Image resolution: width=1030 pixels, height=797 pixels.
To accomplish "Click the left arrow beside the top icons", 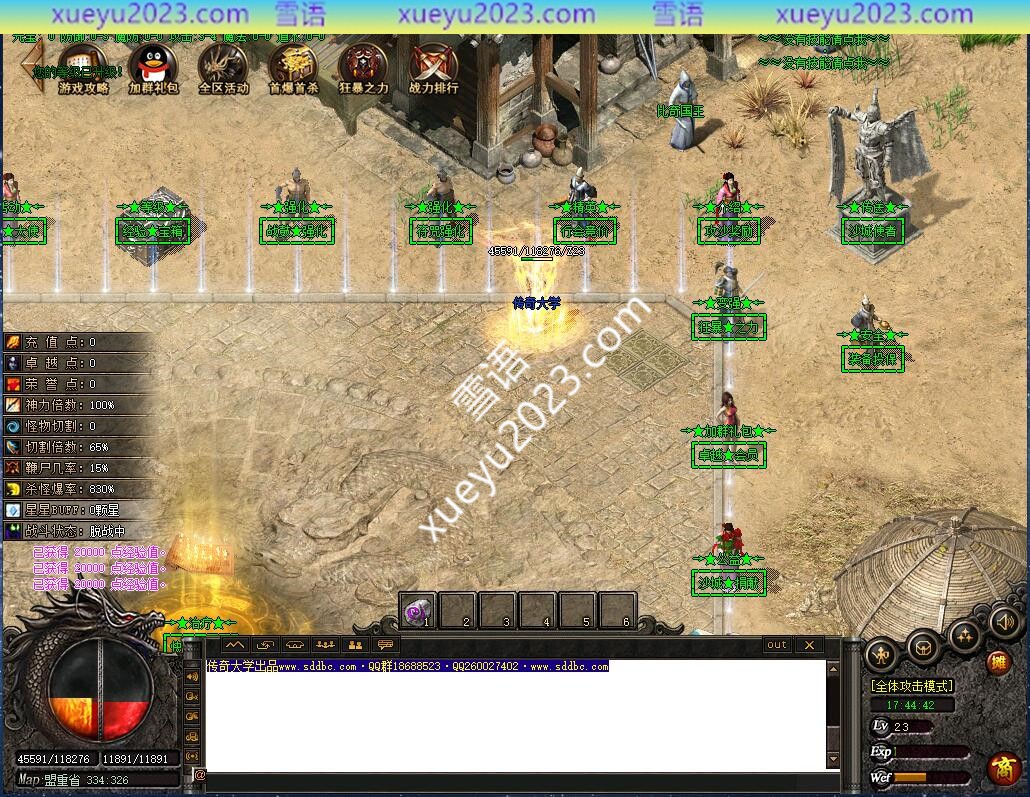I will pos(33,64).
